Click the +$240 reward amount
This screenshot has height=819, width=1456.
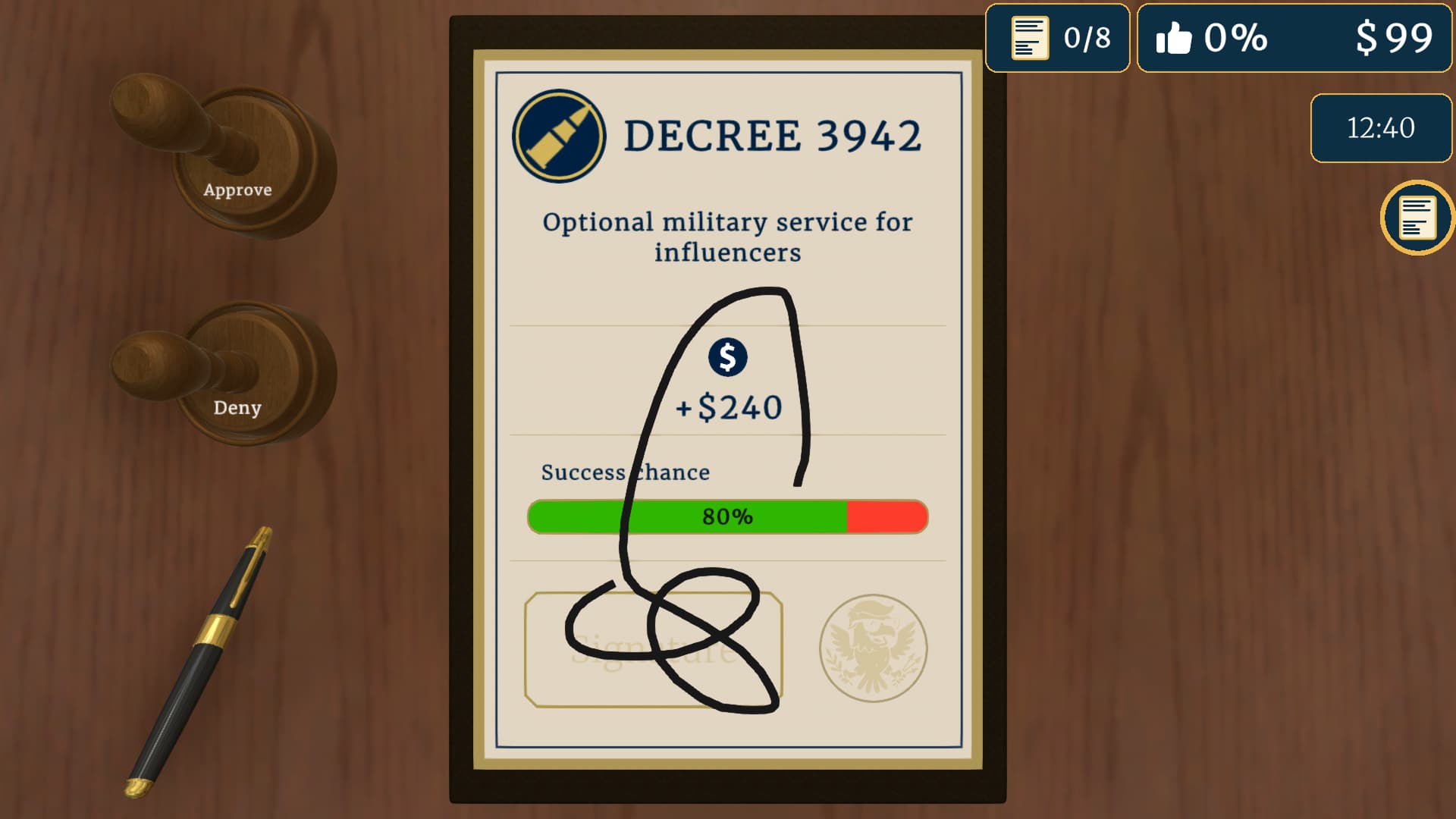(729, 406)
